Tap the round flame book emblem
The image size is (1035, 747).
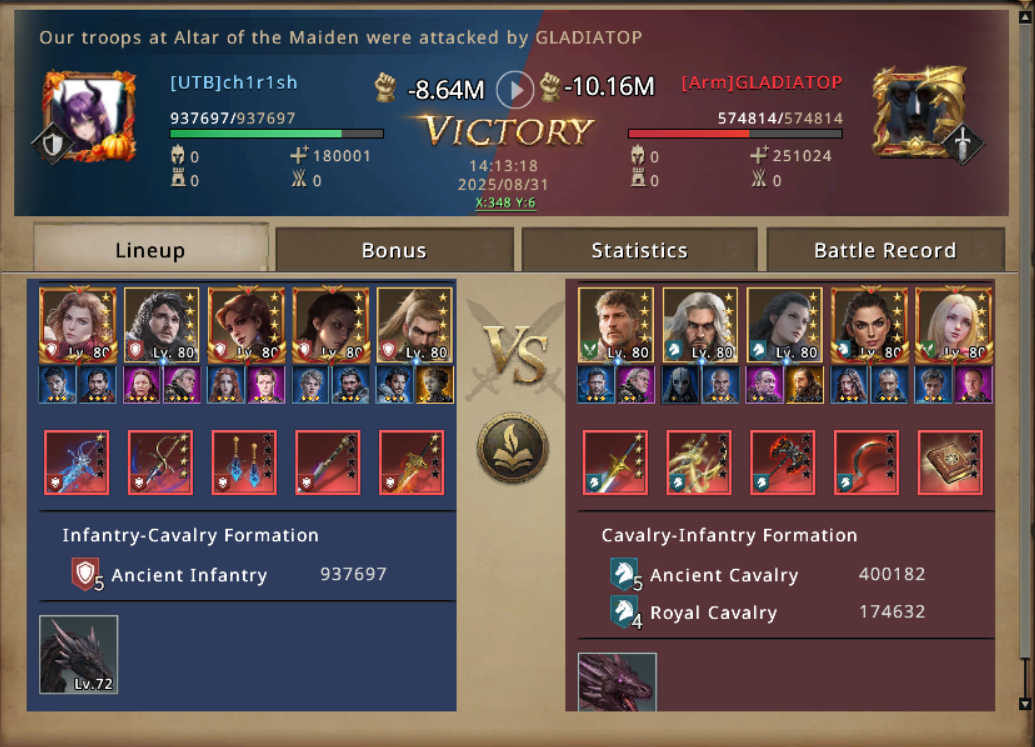(512, 447)
